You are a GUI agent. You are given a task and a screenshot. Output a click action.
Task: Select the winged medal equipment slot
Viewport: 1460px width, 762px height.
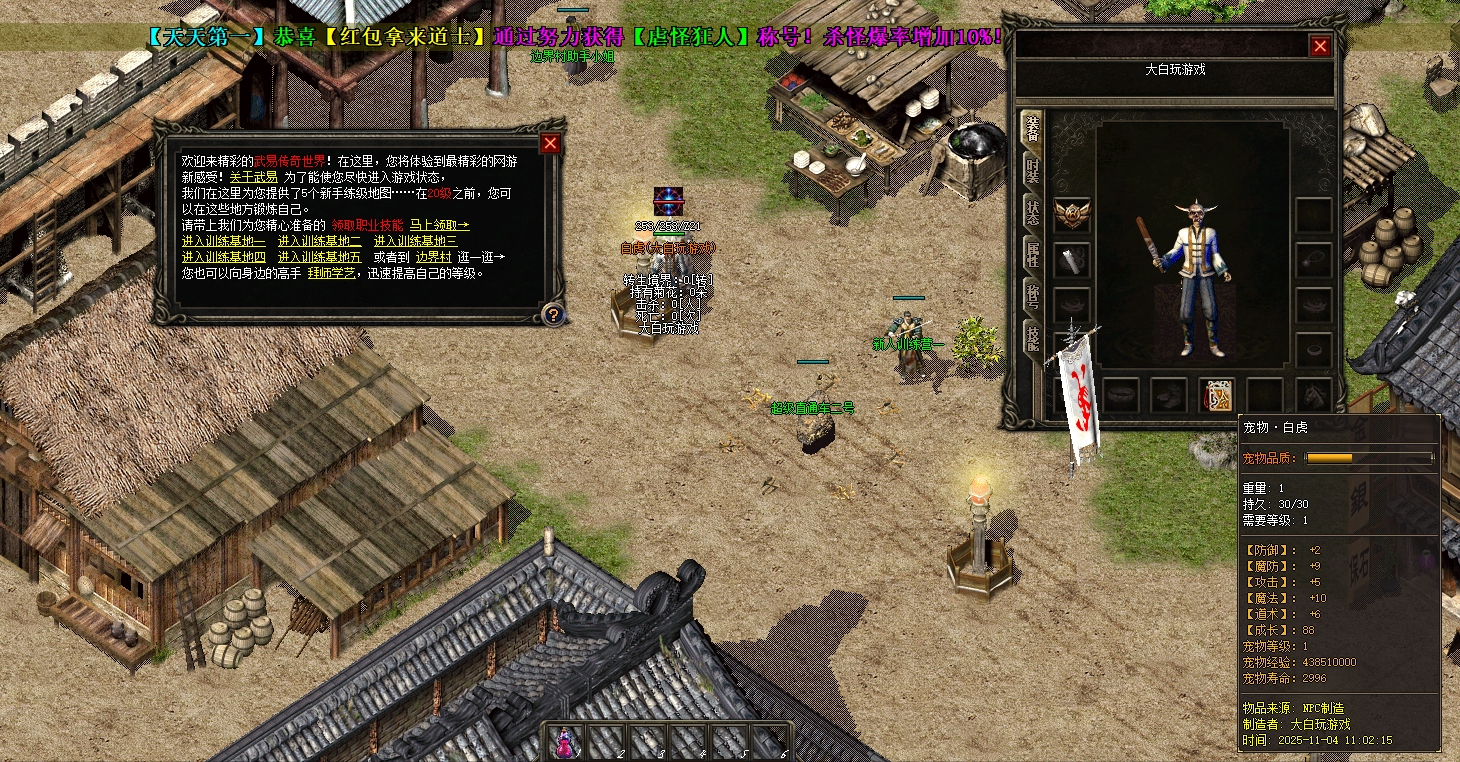pos(1072,215)
